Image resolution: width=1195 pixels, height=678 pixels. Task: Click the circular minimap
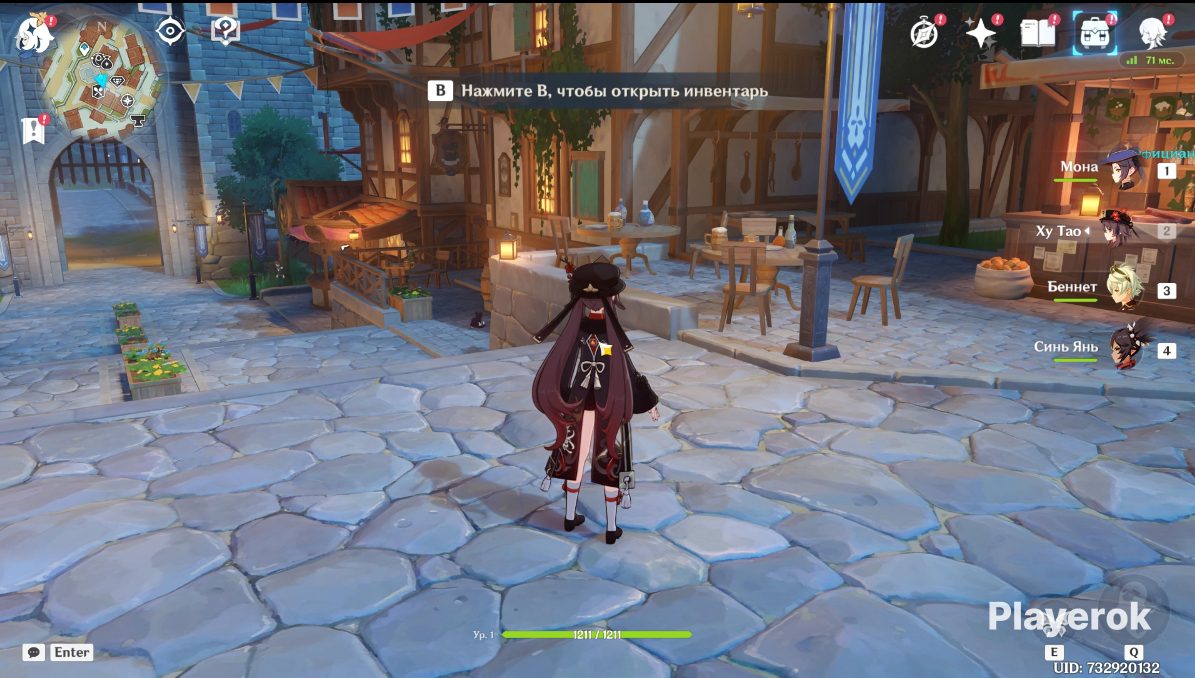(x=103, y=78)
